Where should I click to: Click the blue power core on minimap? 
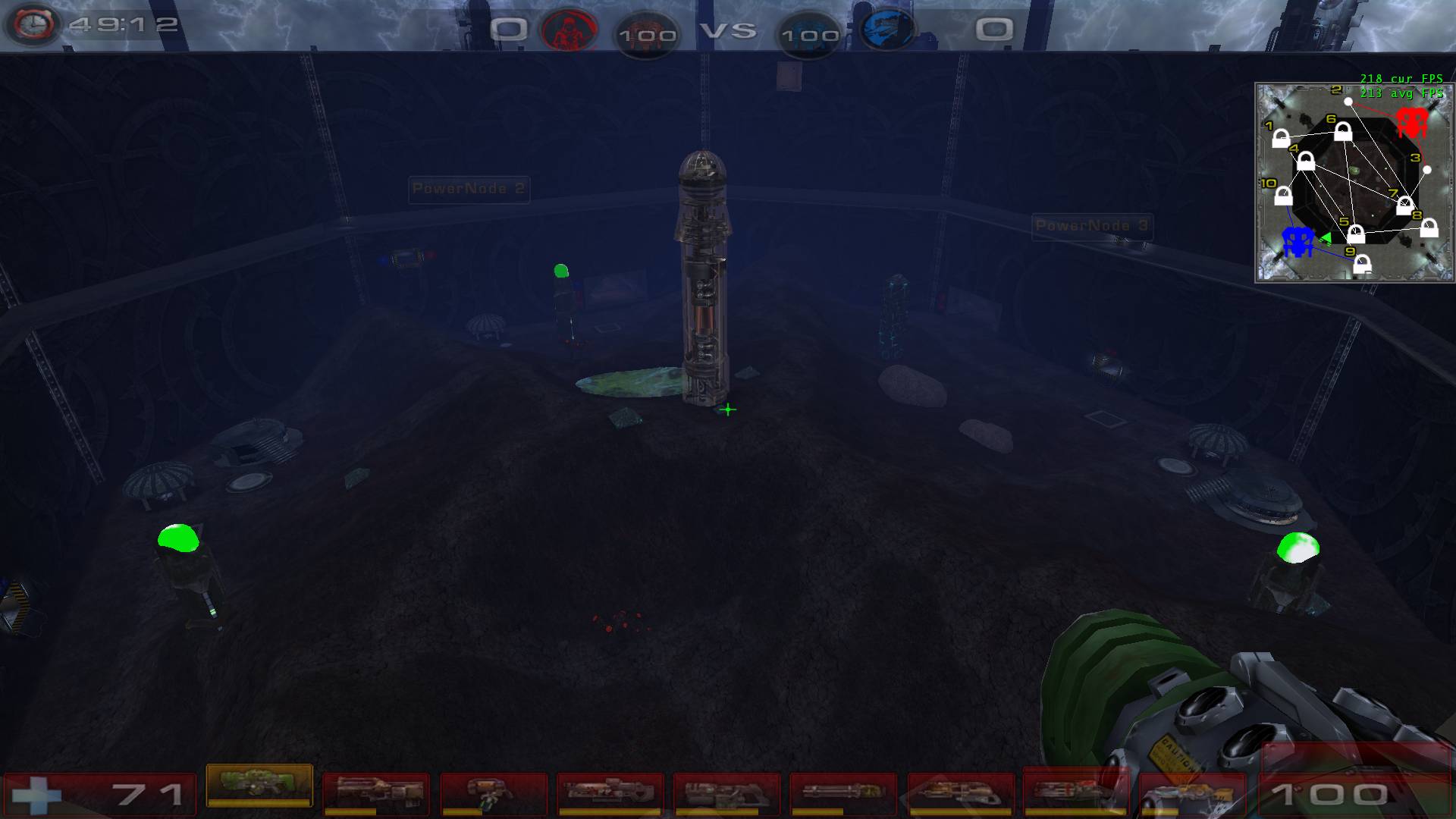1298,241
